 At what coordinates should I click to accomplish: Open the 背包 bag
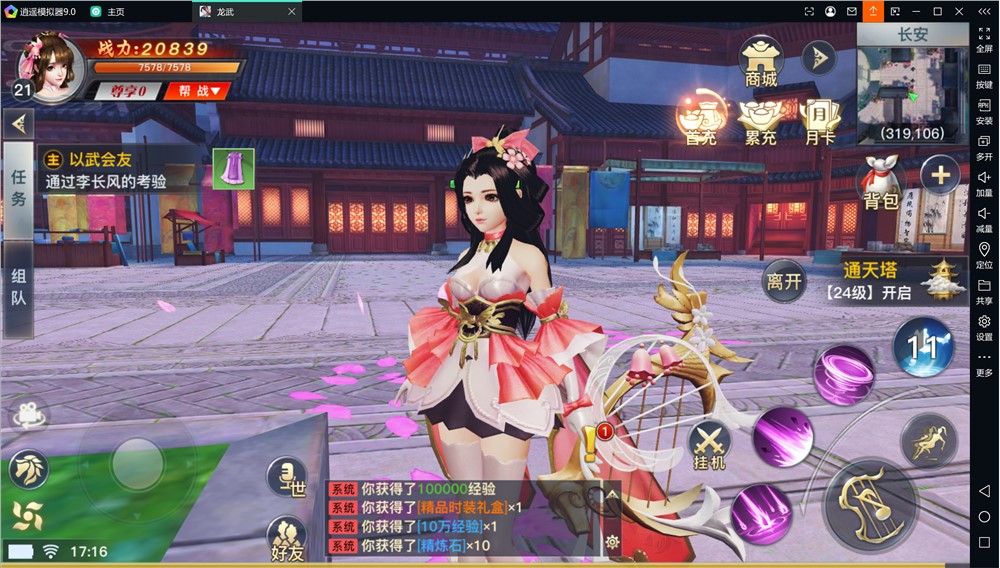pyautogui.click(x=880, y=183)
